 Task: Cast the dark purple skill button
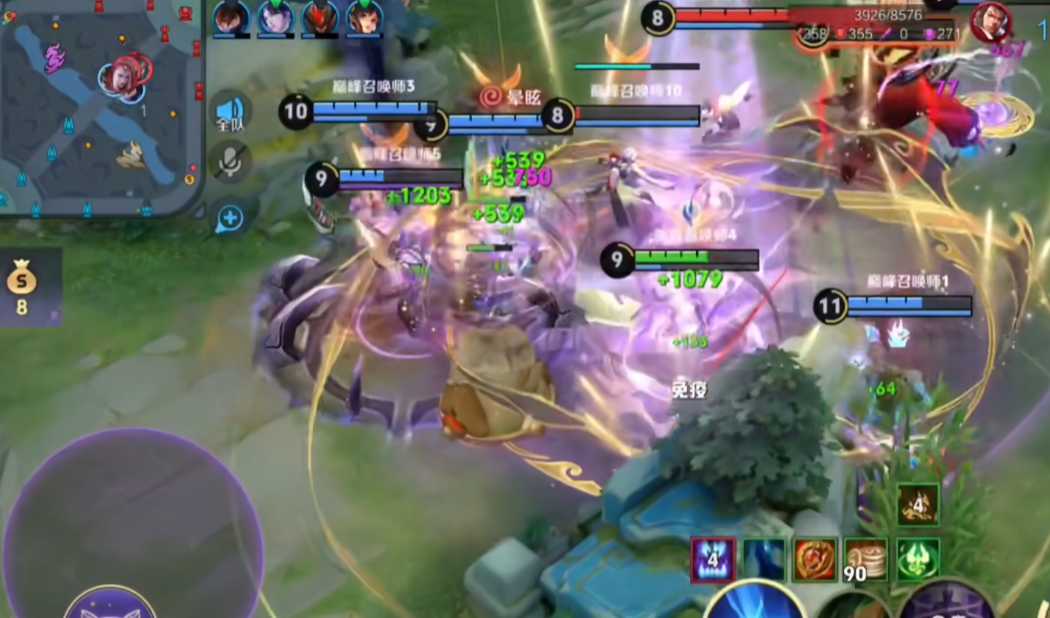point(945,603)
